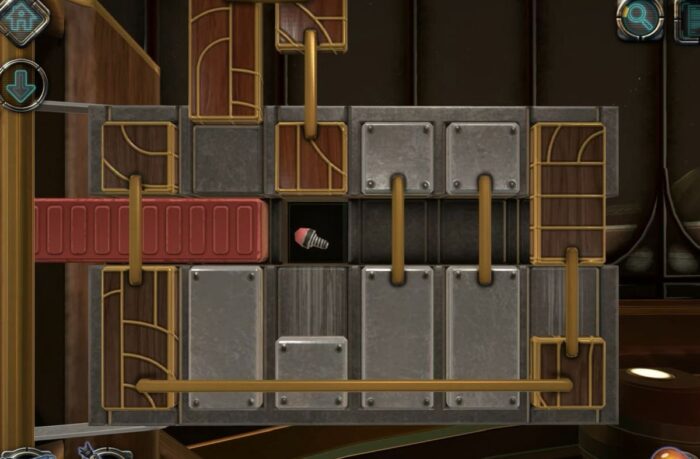700x459 pixels.
Task: Activate the magnifying glass hint button
Action: click(638, 17)
